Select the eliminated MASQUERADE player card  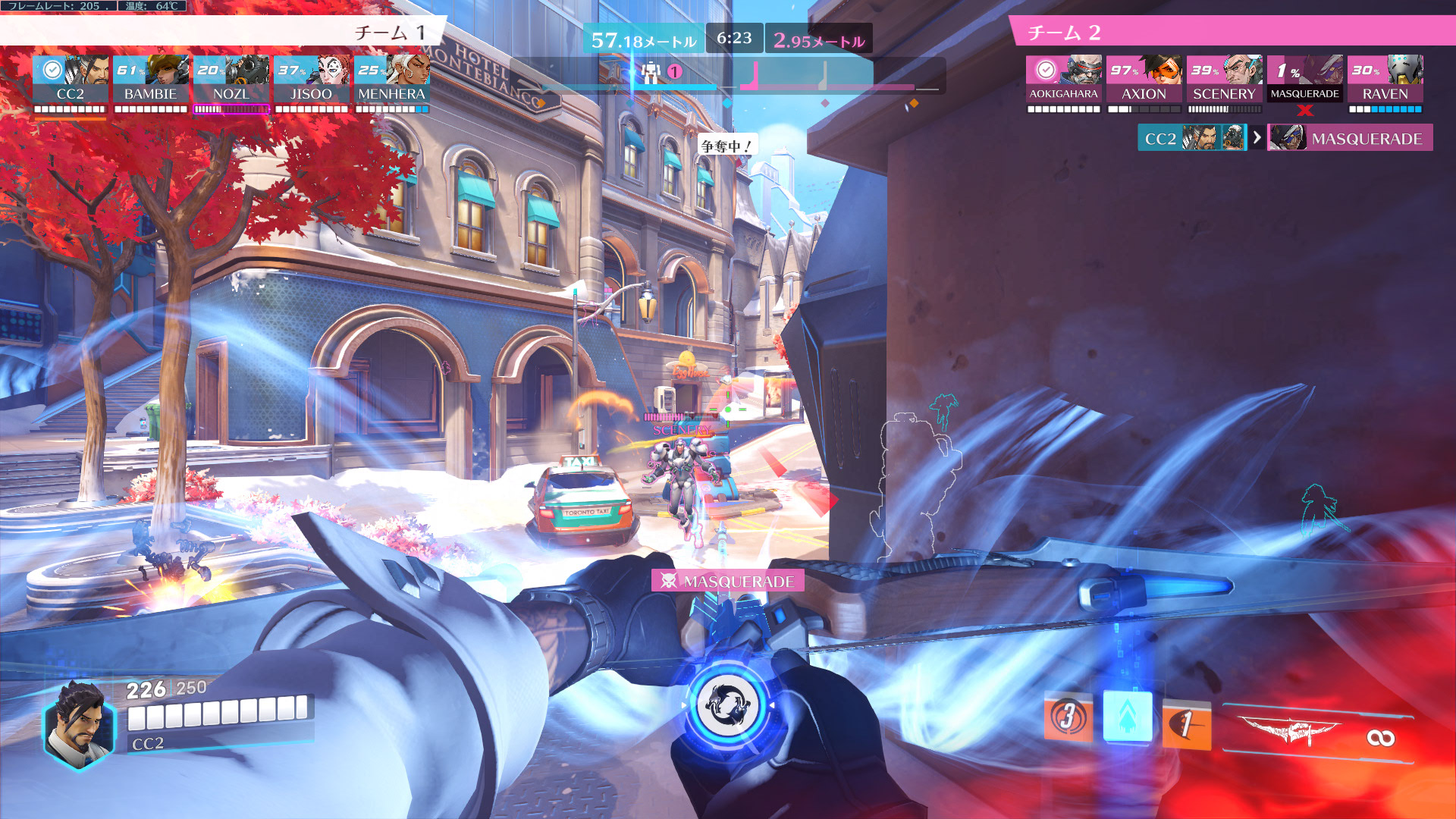[1305, 79]
